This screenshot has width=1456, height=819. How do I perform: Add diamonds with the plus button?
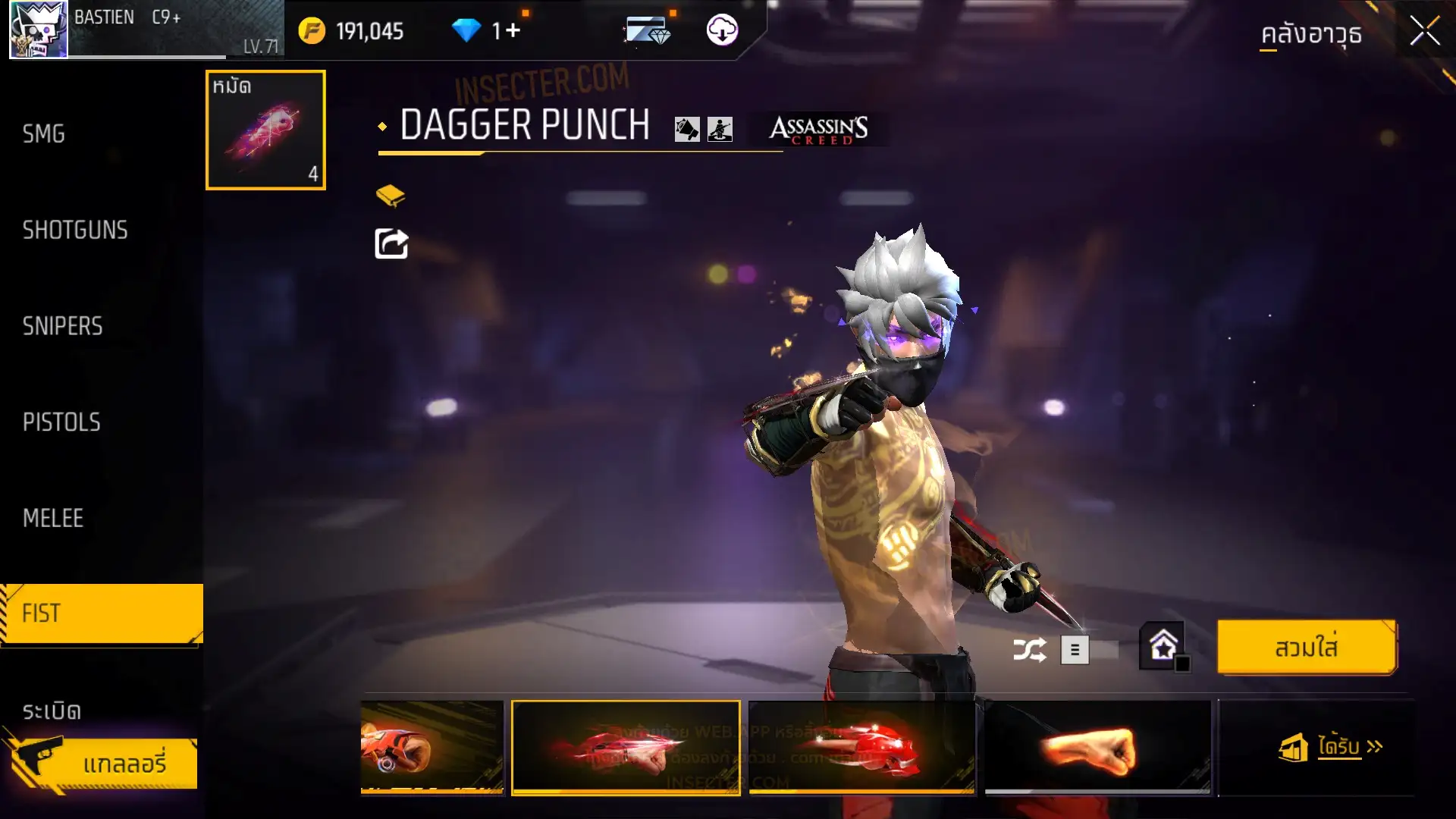(513, 31)
